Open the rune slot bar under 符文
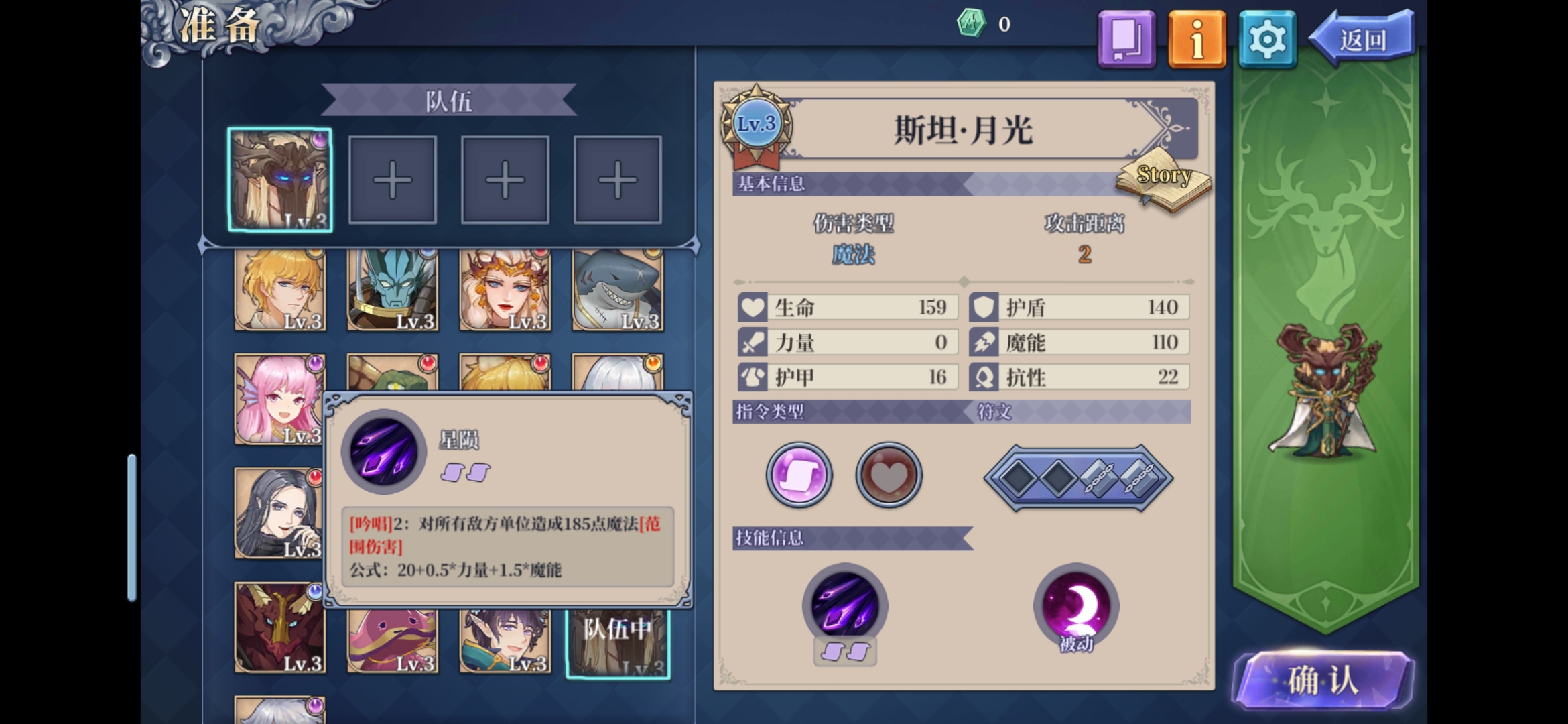The image size is (1568, 724). point(1078,479)
